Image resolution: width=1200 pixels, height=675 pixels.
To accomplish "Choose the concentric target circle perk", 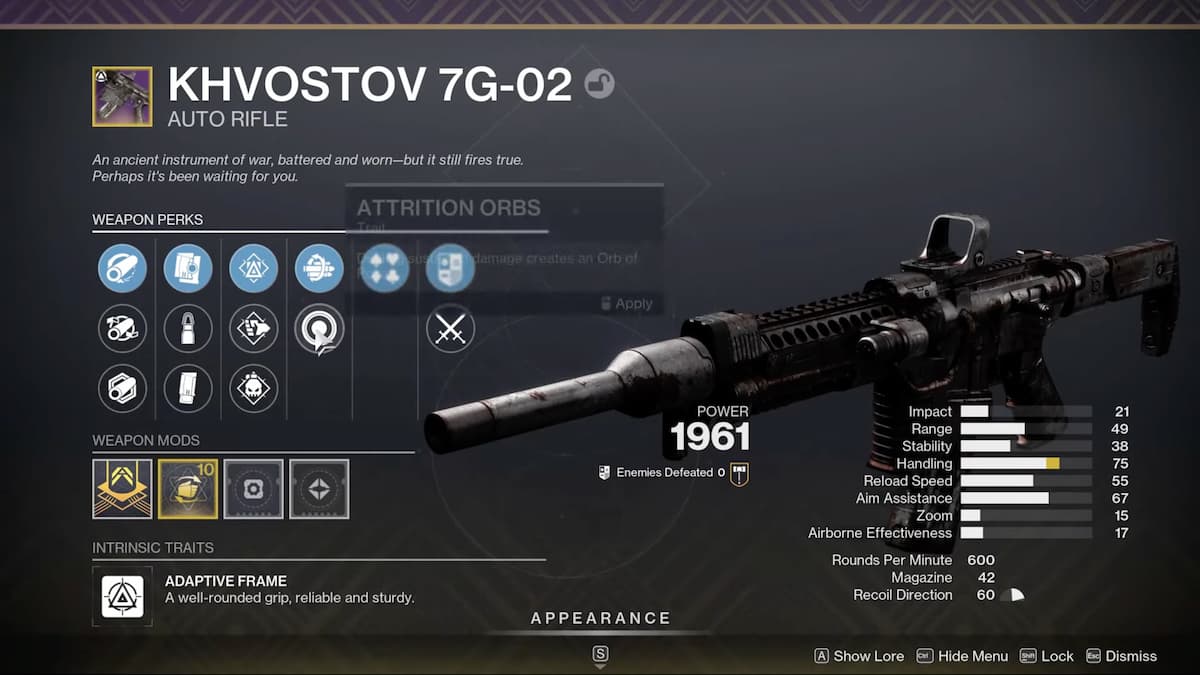I will click(319, 328).
